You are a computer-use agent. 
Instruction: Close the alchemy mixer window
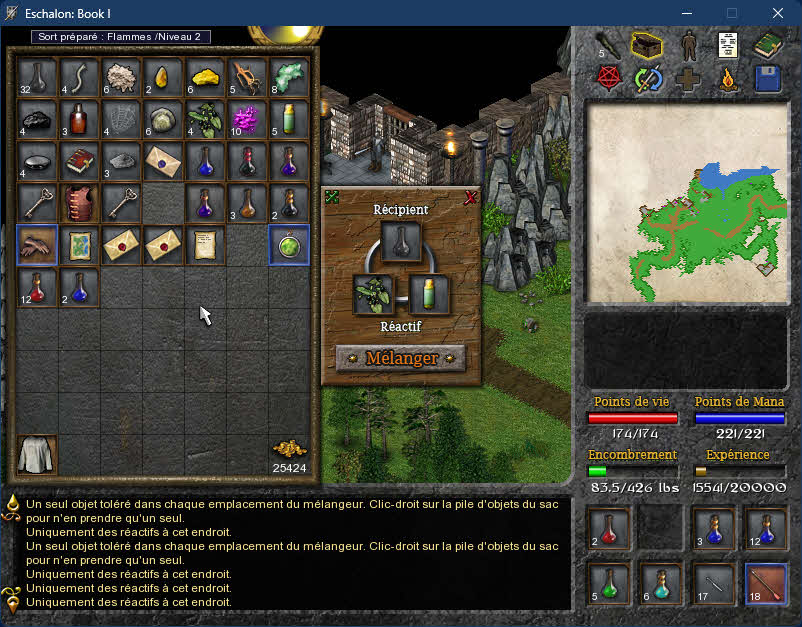coord(471,198)
